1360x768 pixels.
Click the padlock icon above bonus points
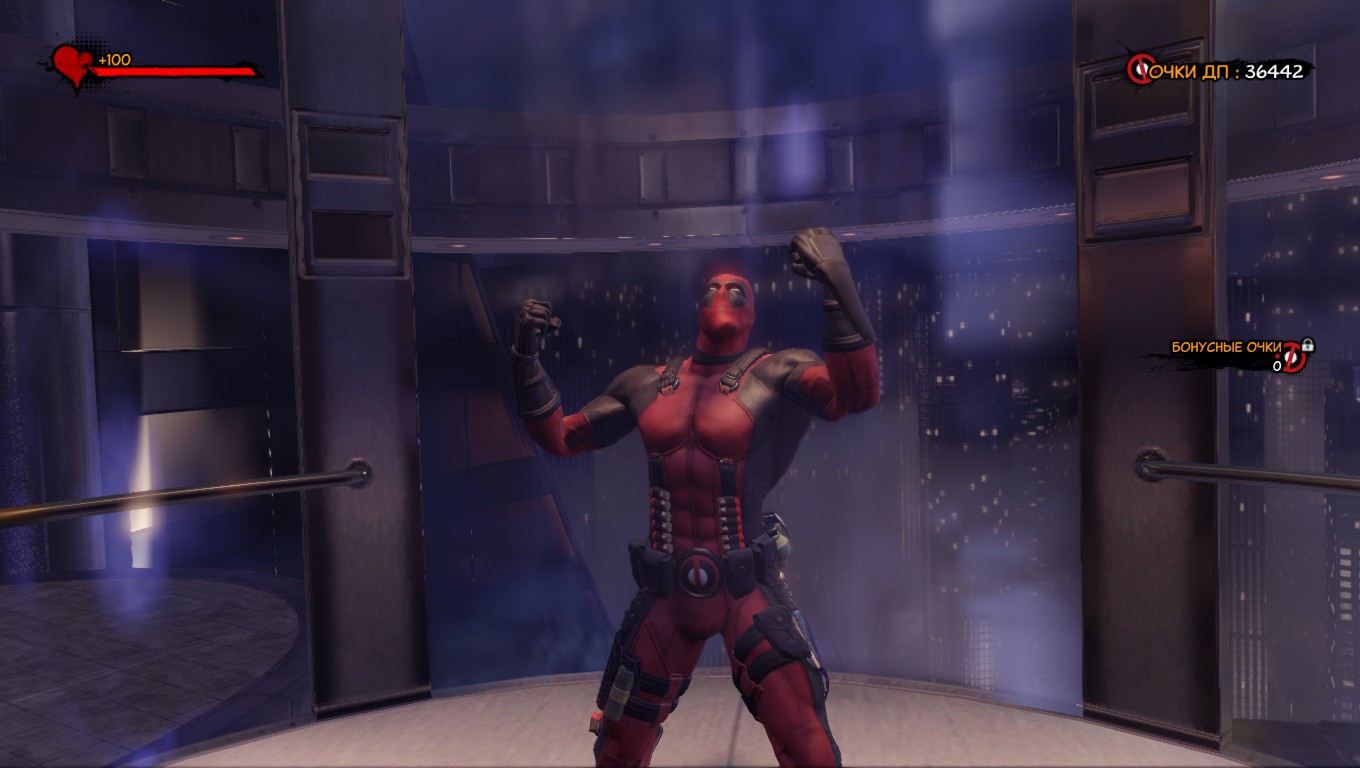pyautogui.click(x=1307, y=345)
